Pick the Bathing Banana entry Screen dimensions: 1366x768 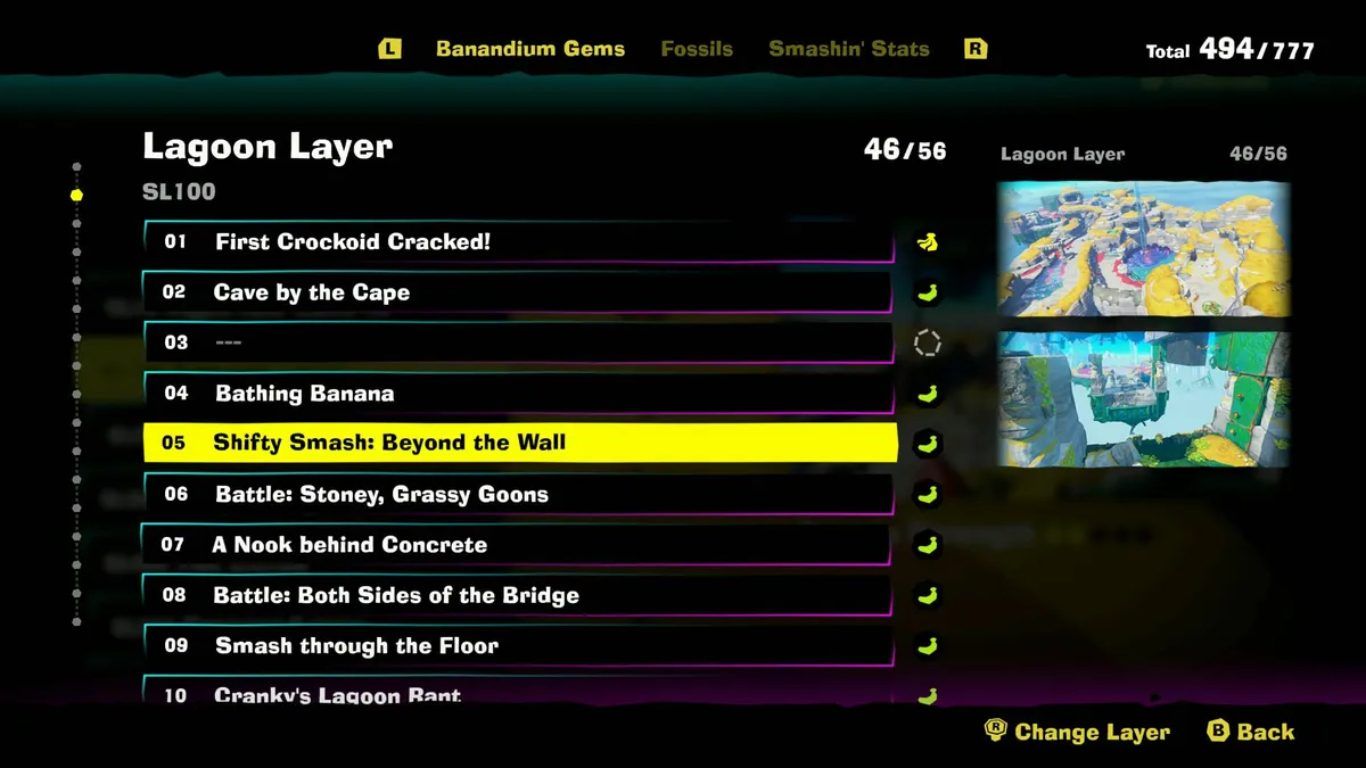click(x=518, y=393)
